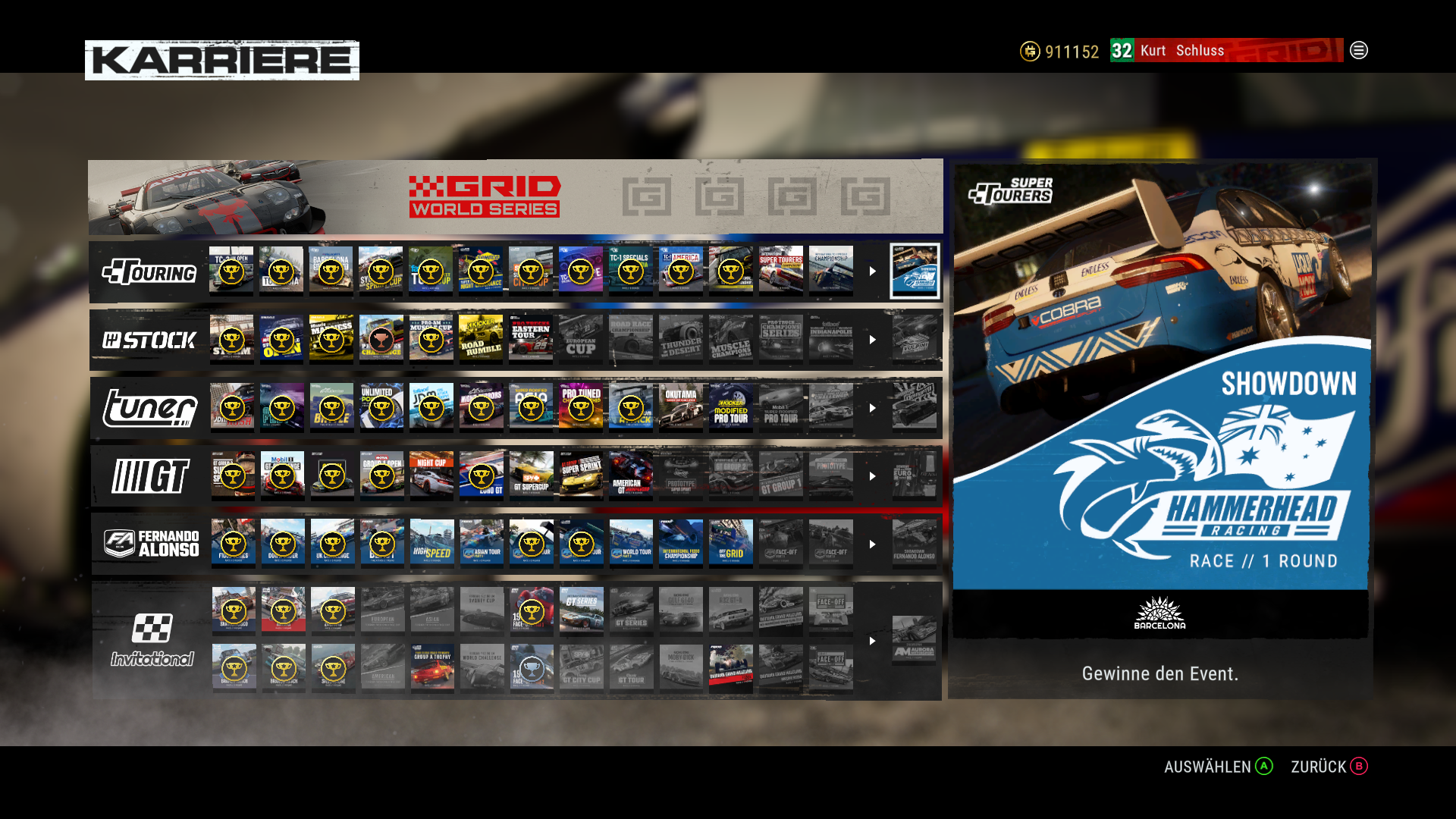Screen dimensions: 1456x819
Task: Select the Touring category icon
Action: point(149,271)
